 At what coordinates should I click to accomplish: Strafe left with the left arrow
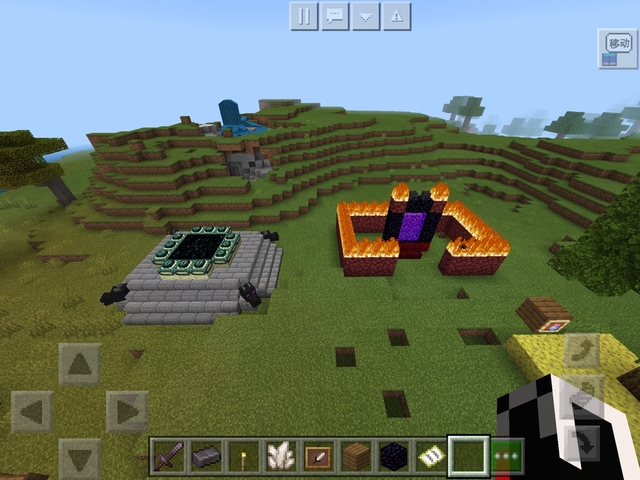pos(32,411)
